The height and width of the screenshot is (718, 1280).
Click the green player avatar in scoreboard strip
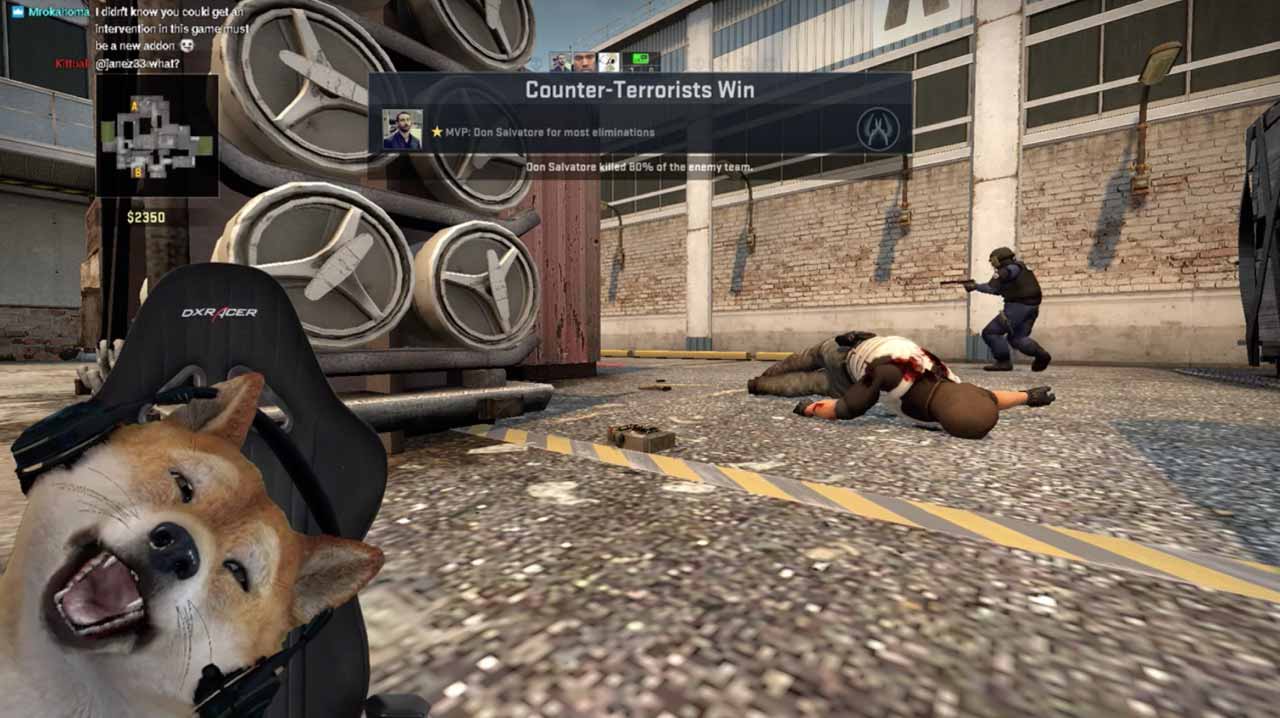(x=640, y=62)
